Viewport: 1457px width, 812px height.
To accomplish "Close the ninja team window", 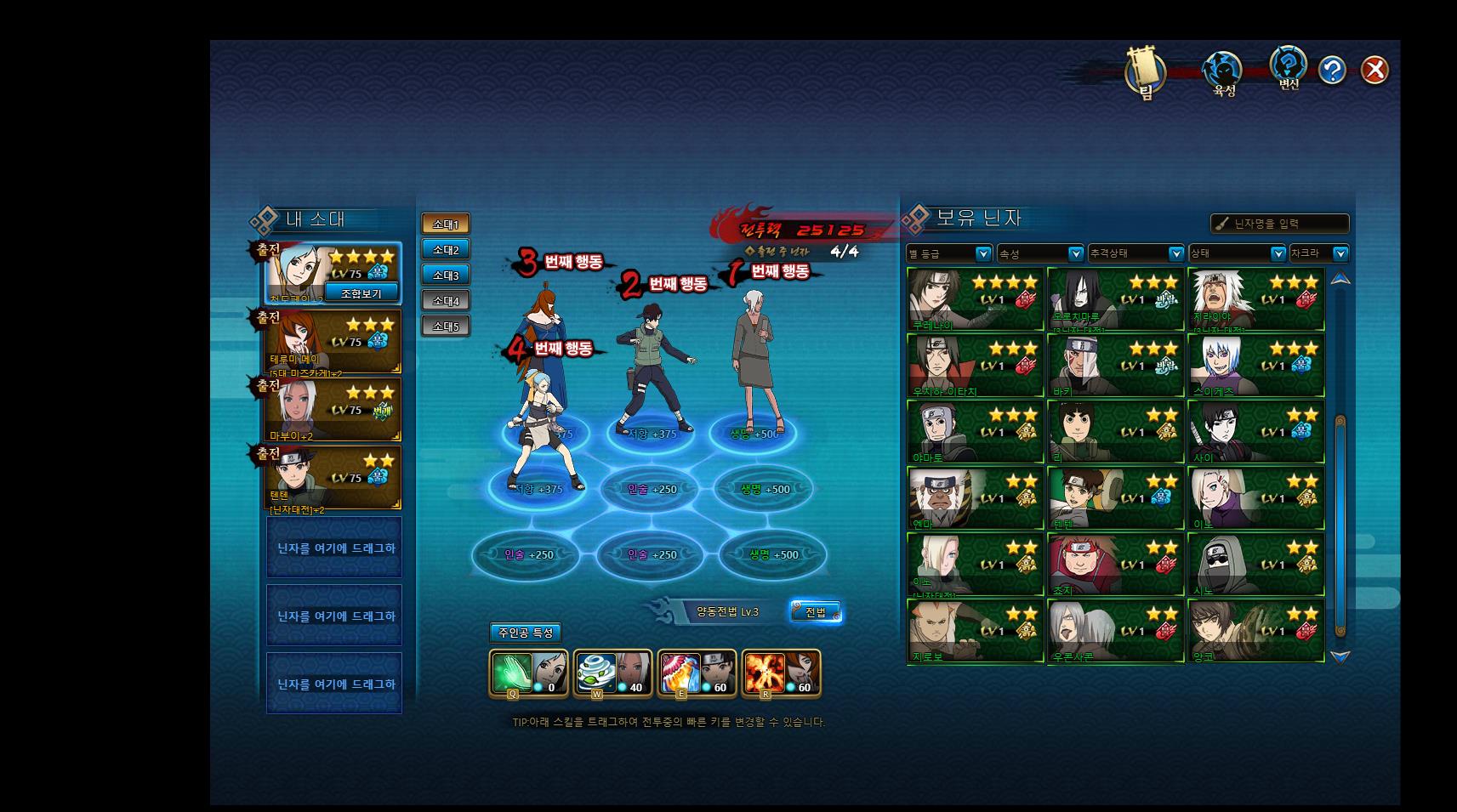I will [1374, 70].
